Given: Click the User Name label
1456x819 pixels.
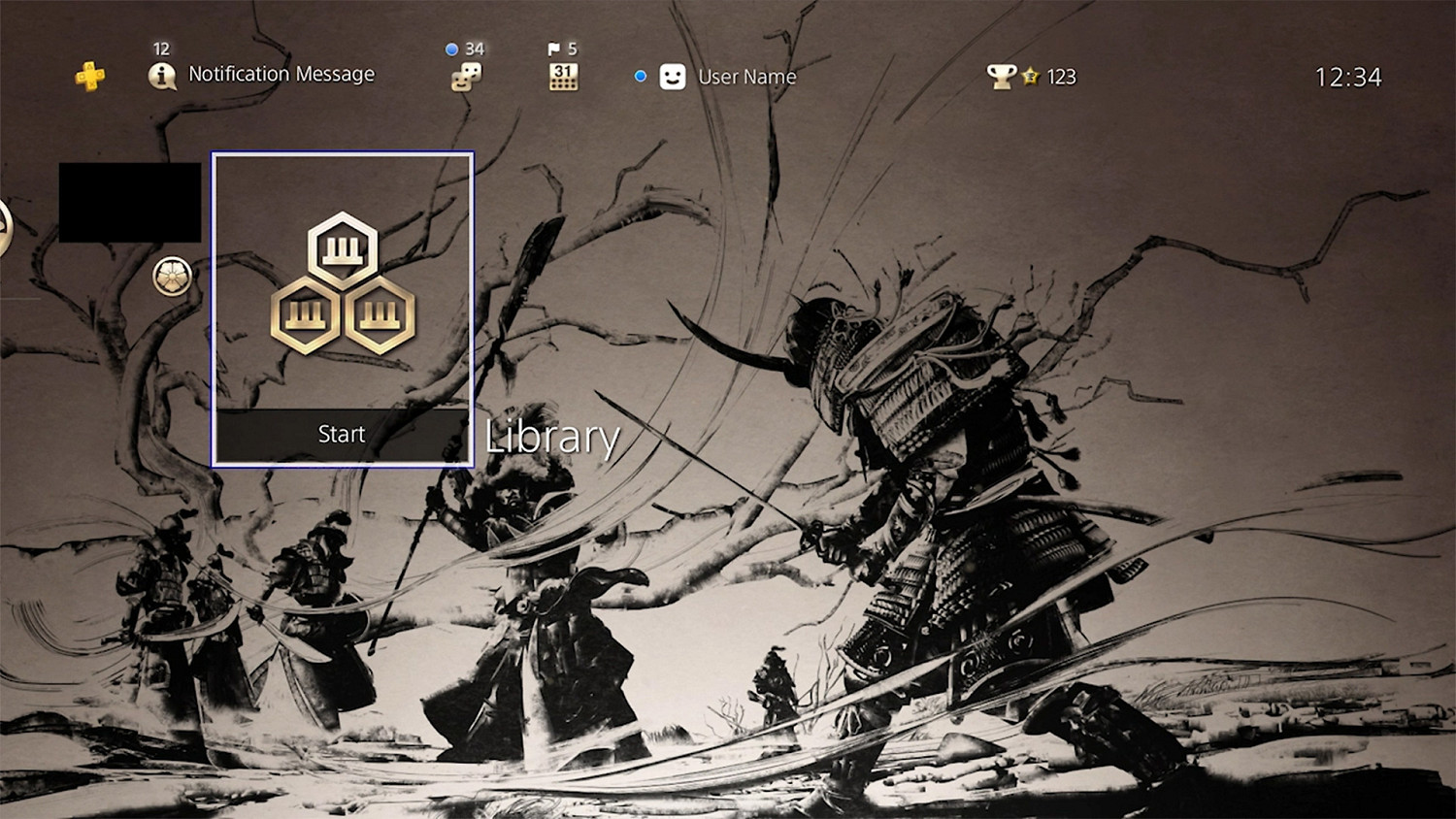Looking at the screenshot, I should point(746,77).
